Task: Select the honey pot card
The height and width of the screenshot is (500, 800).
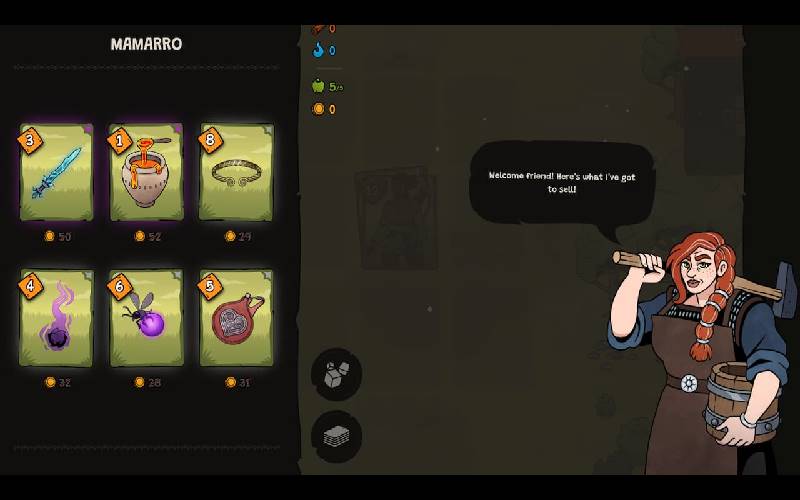Action: coord(146,172)
